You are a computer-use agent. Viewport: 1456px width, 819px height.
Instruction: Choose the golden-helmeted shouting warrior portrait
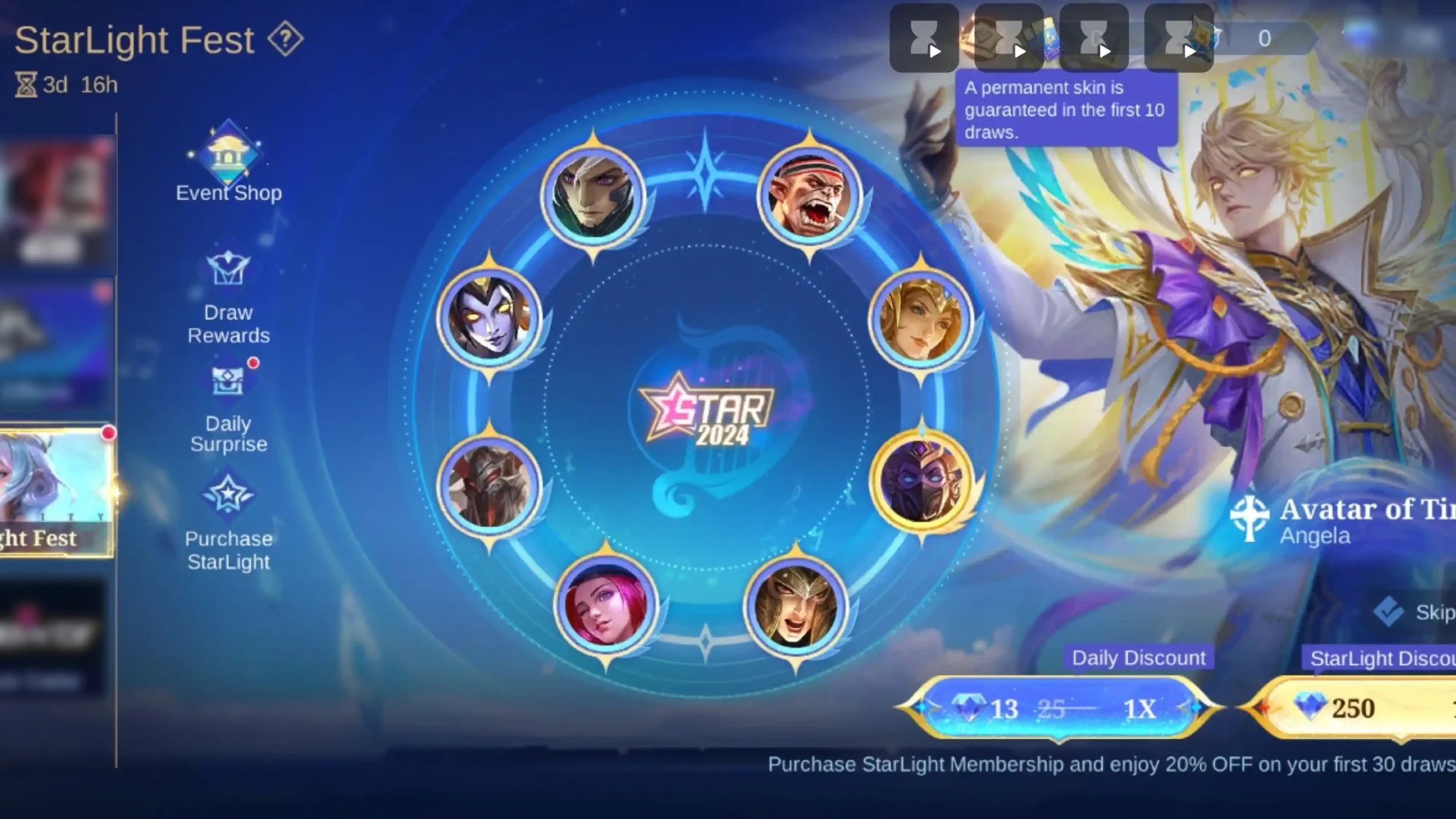tap(796, 607)
